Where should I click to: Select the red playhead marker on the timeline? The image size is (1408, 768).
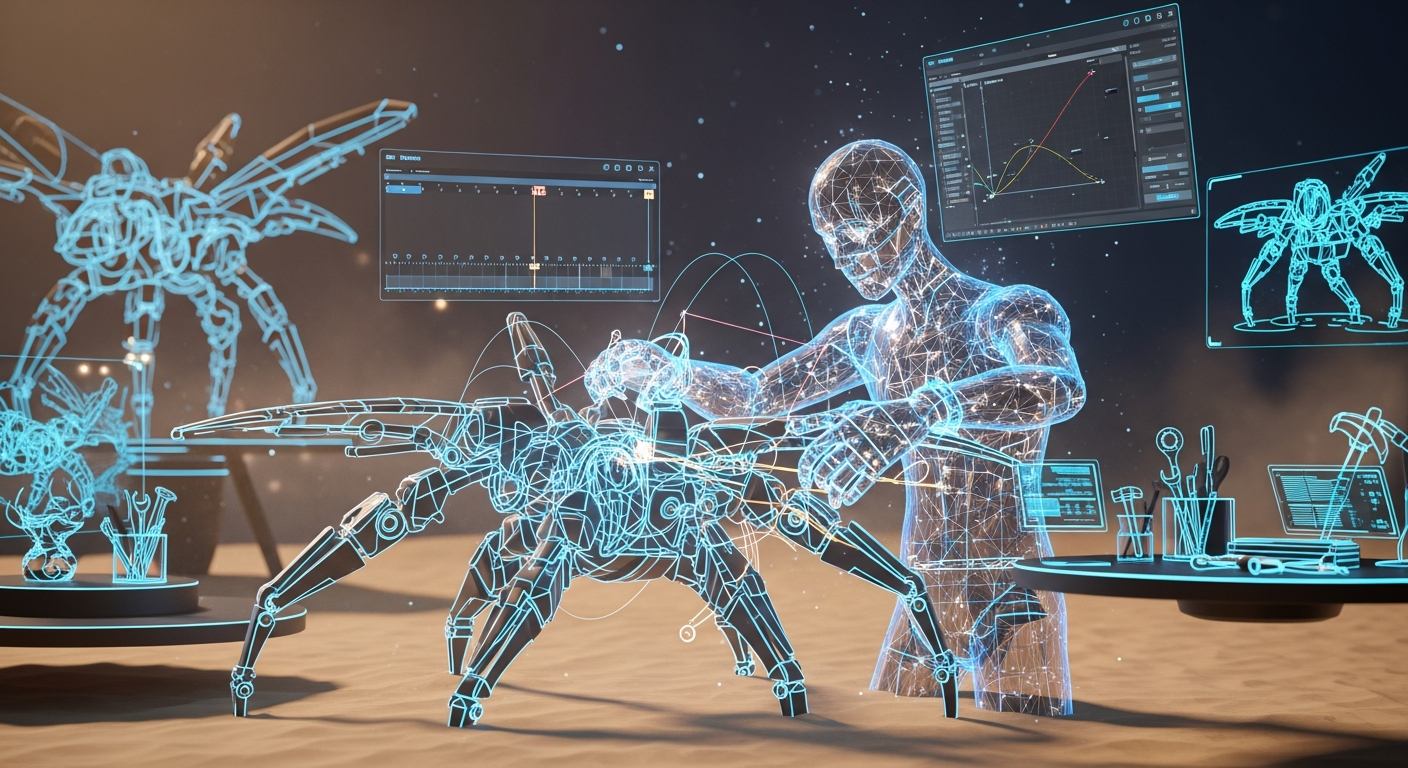point(539,190)
